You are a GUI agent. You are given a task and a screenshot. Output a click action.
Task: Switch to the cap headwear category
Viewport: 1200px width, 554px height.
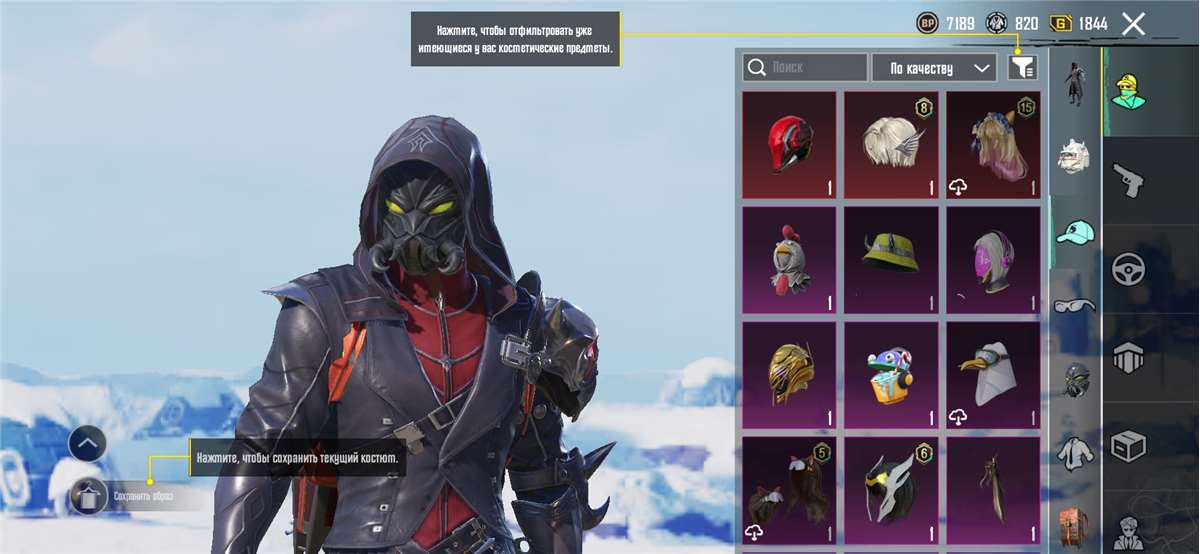click(x=1075, y=232)
